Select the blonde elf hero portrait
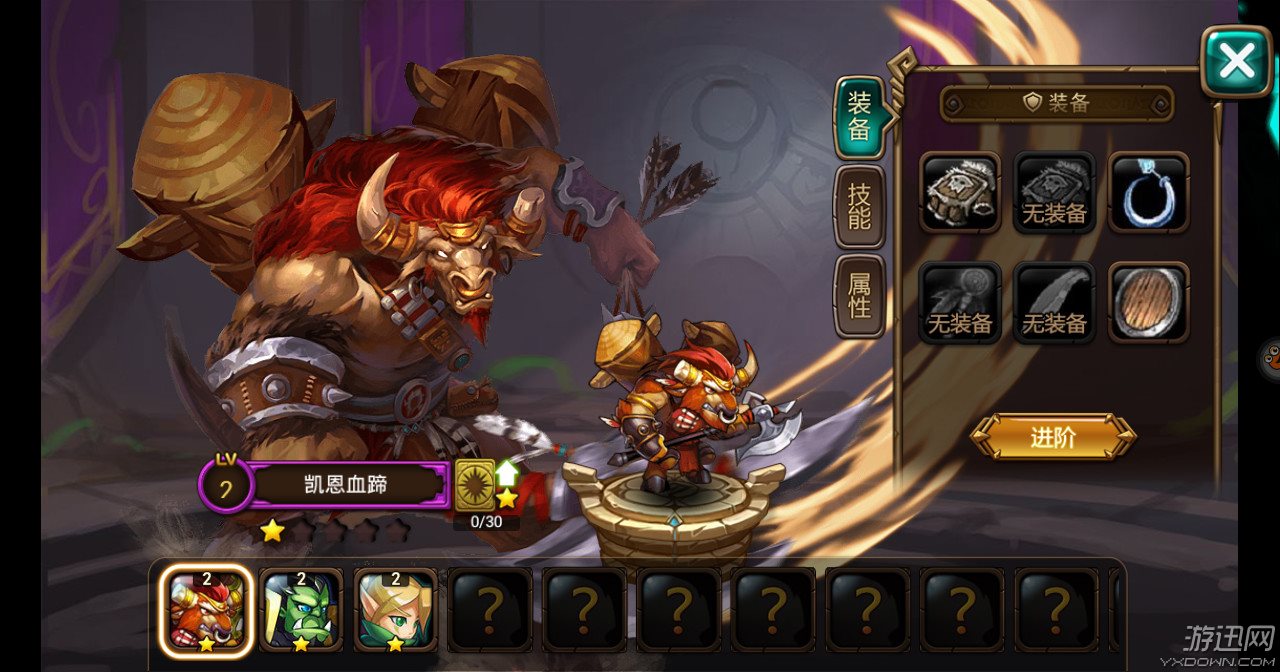 point(396,610)
